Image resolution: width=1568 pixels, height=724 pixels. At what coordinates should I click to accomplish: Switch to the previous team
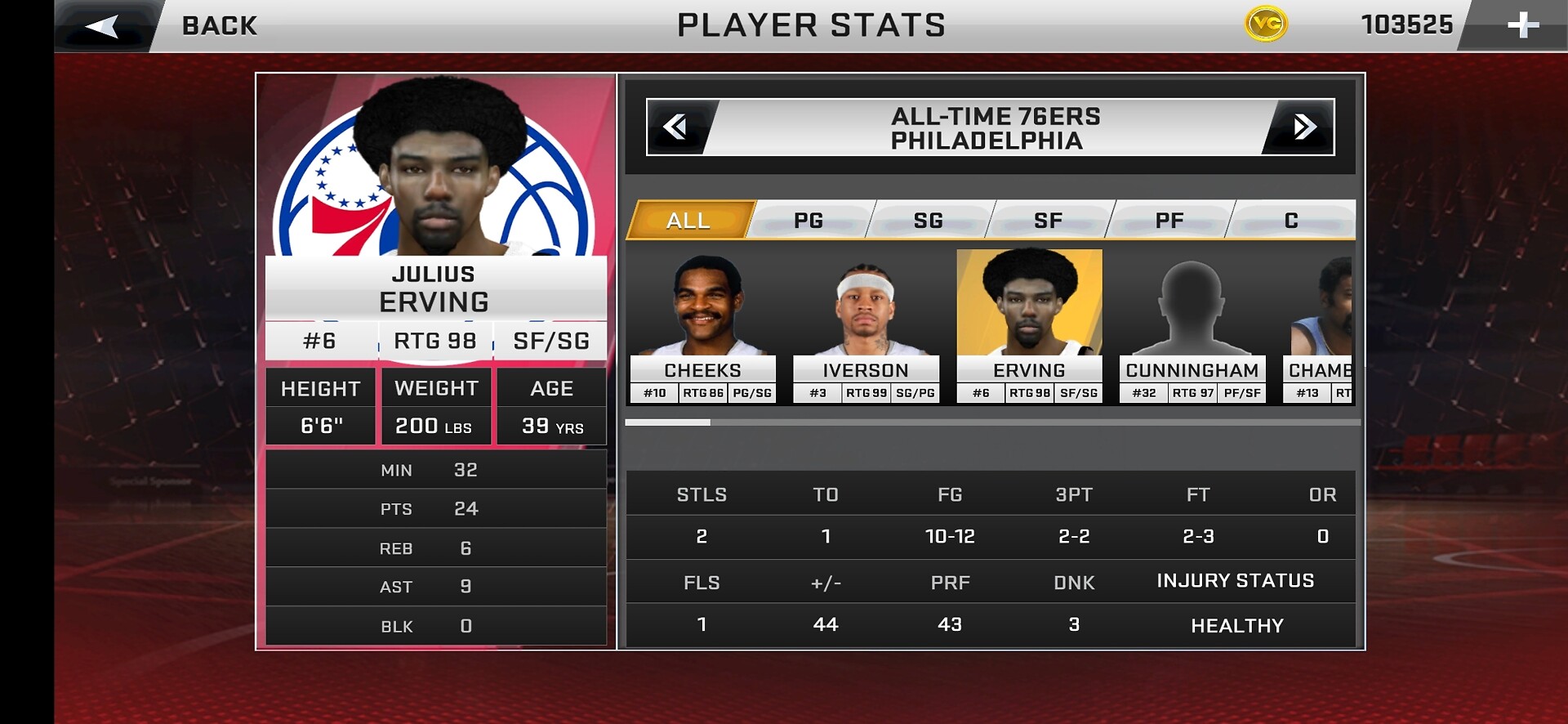676,127
